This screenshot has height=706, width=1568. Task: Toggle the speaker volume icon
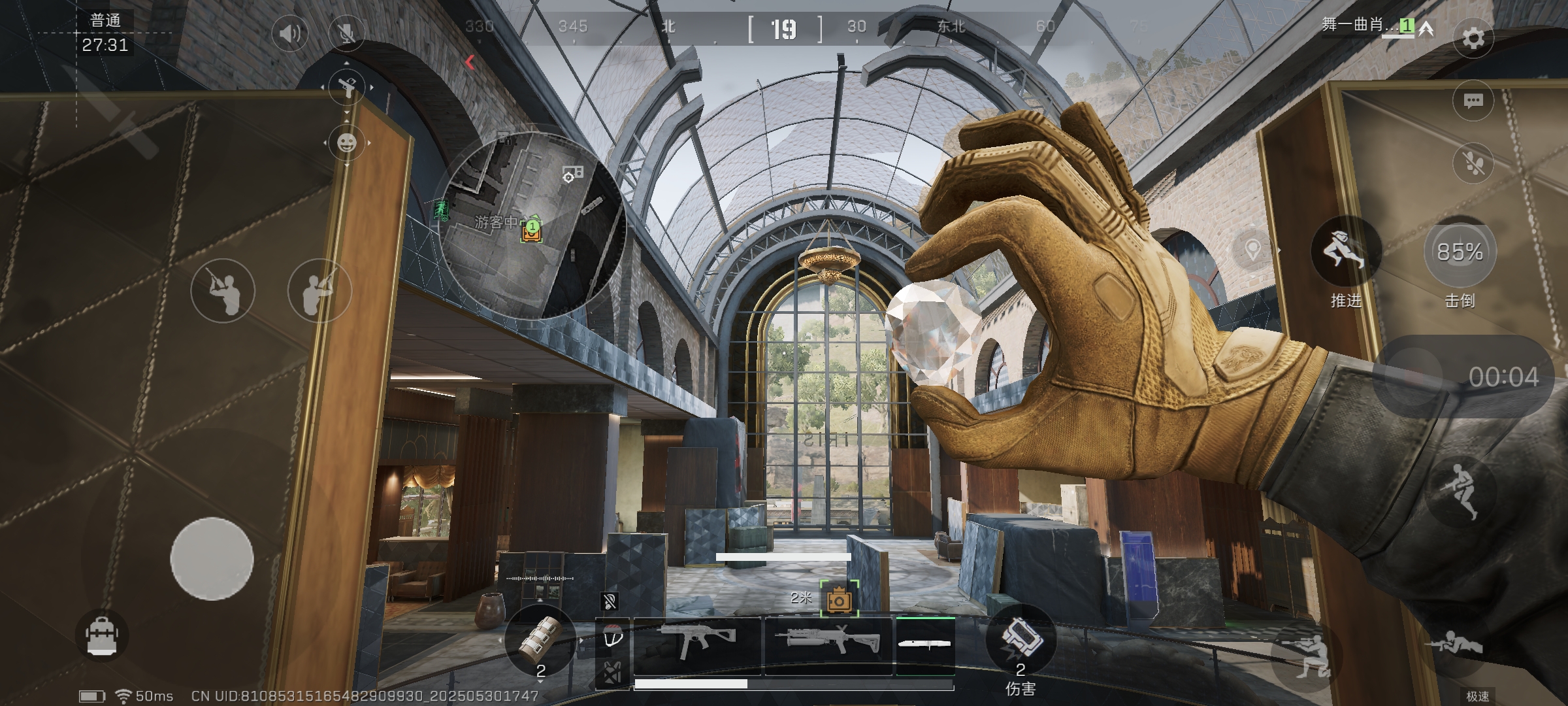(289, 33)
